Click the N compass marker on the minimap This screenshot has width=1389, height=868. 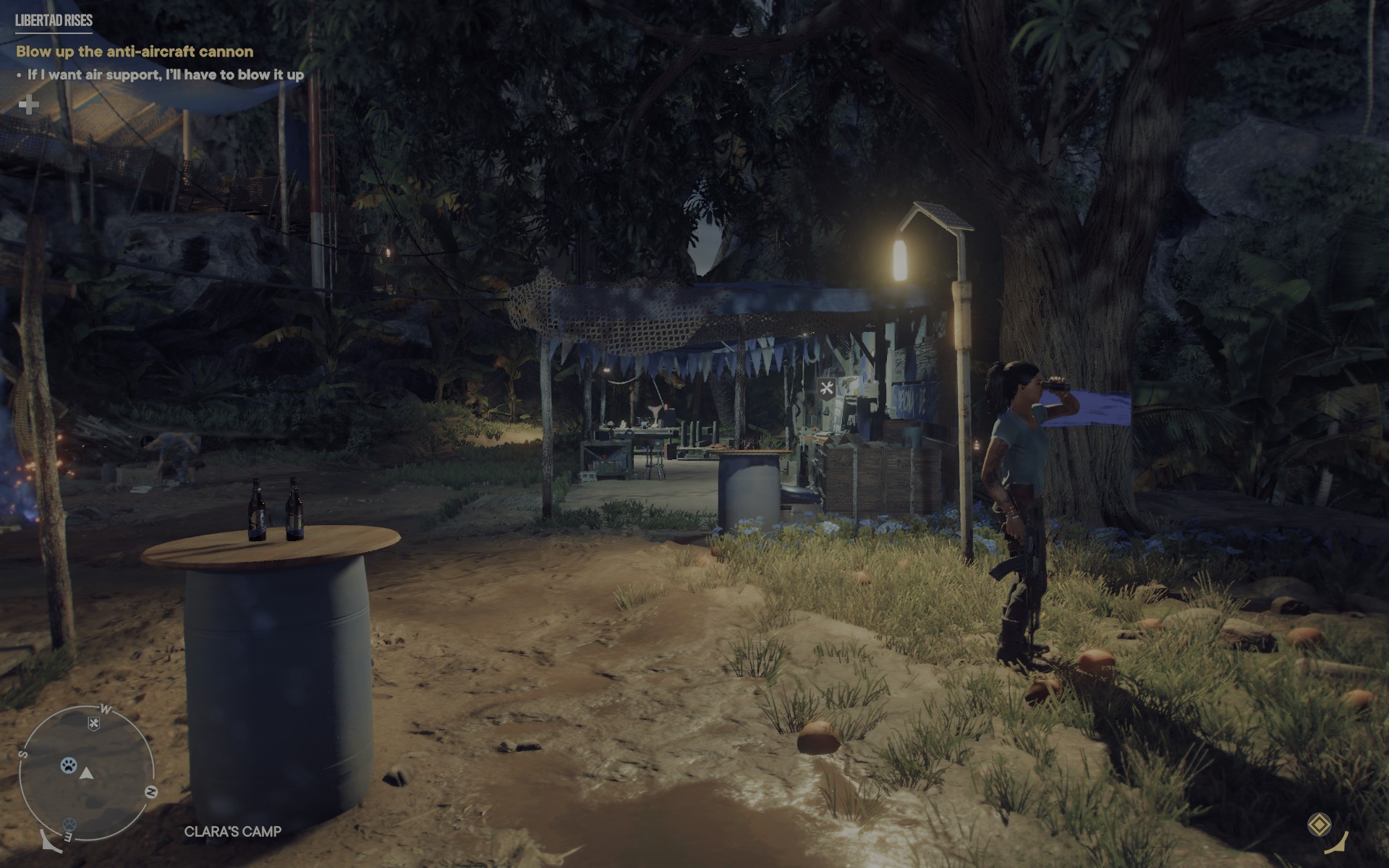pos(151,792)
